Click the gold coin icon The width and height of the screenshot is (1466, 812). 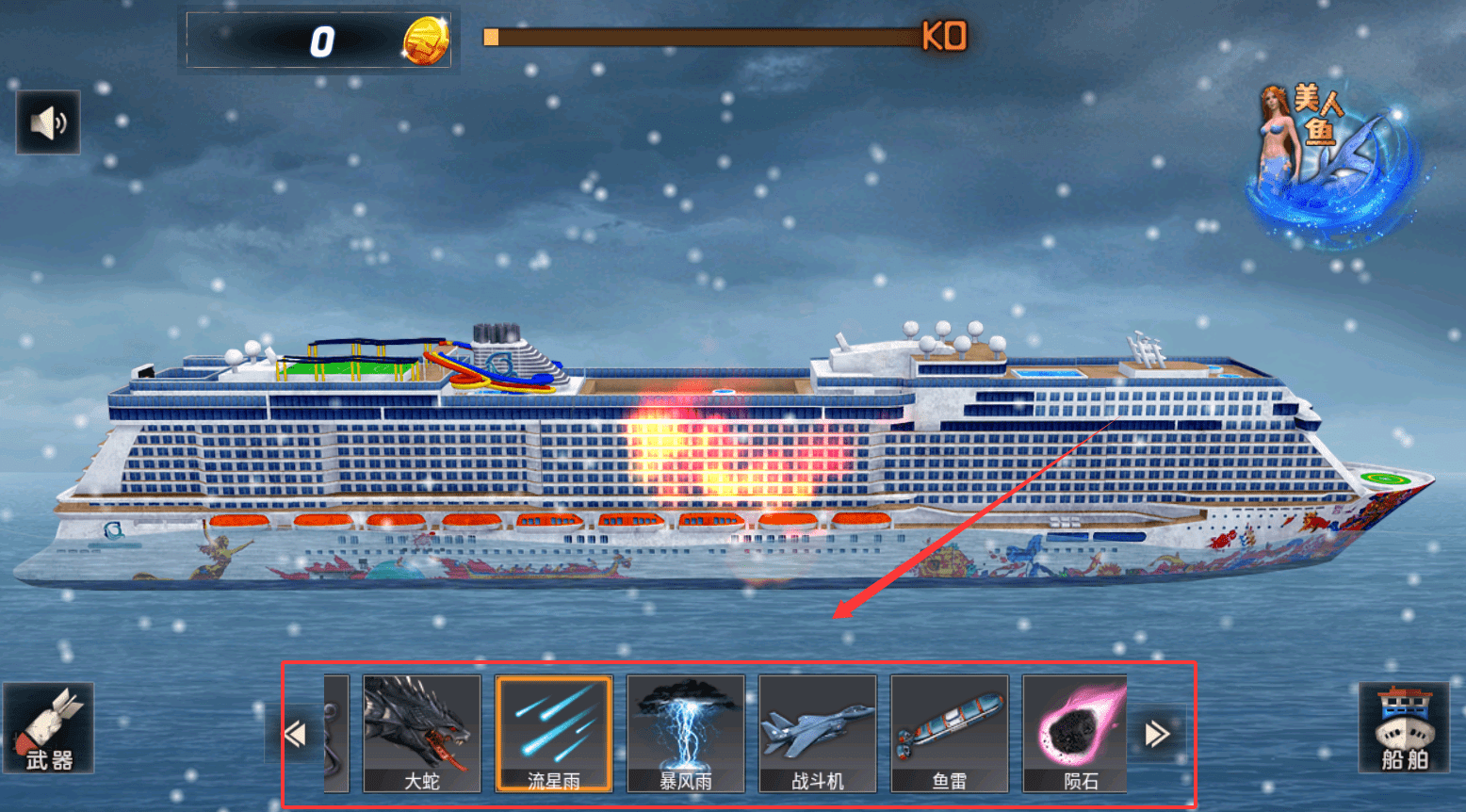[426, 41]
